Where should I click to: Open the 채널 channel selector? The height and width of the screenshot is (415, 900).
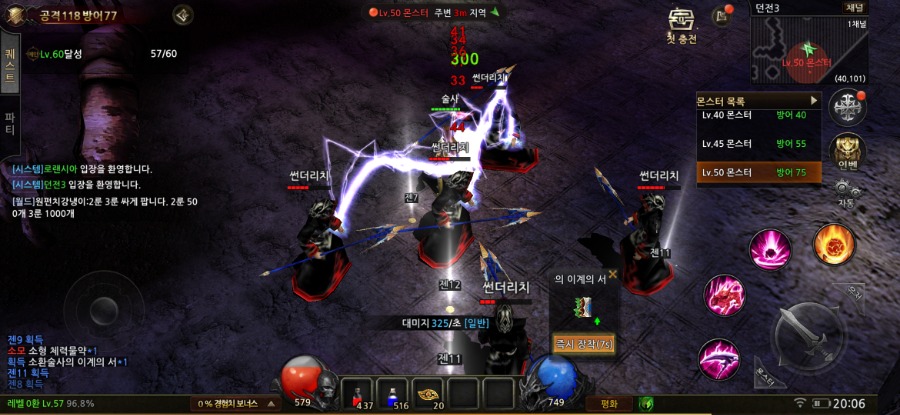[x=855, y=7]
